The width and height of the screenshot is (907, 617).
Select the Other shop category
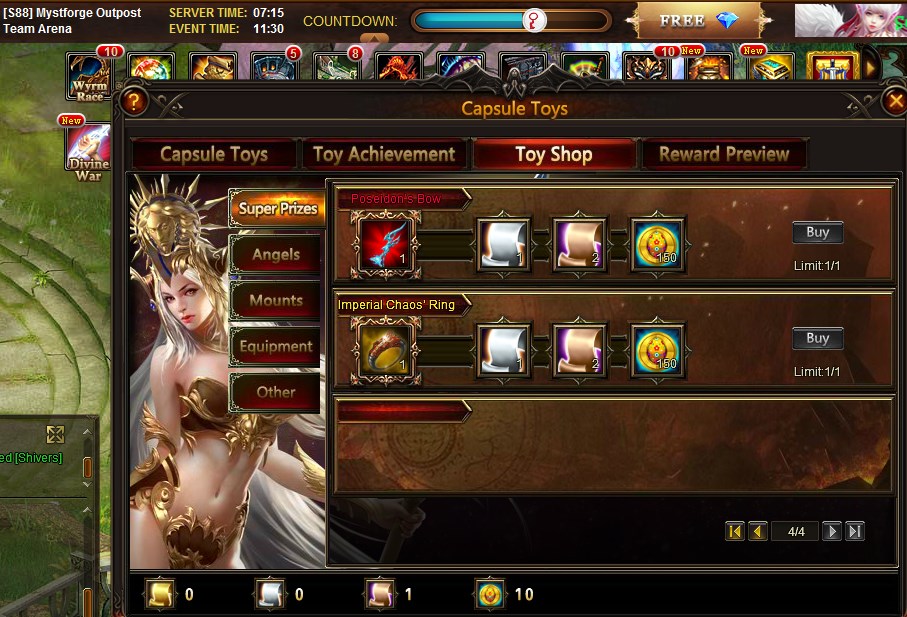click(275, 392)
